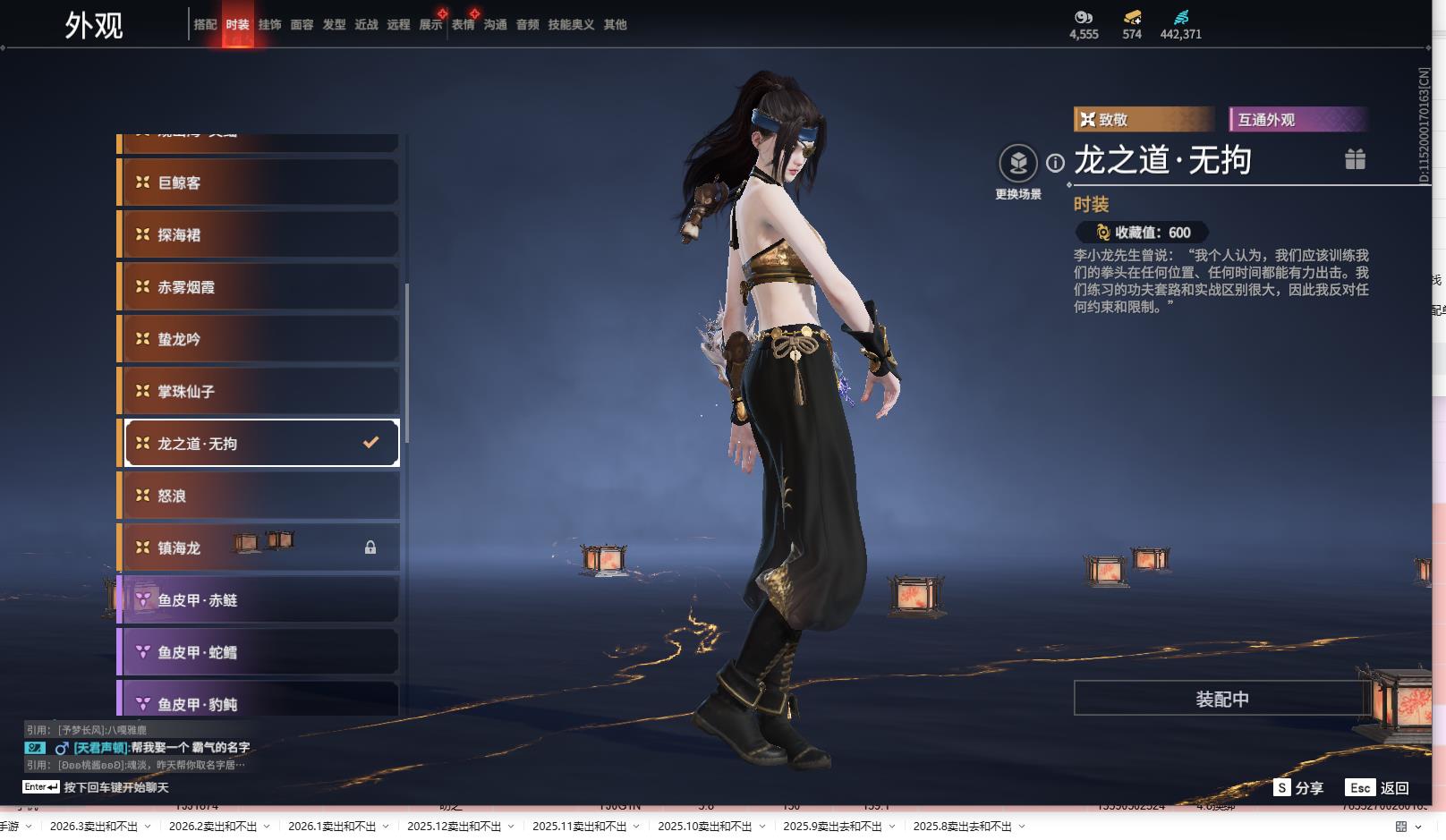Viewport: 1446px width, 840px height.
Task: Open the 挂饰 tab
Action: coord(269,25)
